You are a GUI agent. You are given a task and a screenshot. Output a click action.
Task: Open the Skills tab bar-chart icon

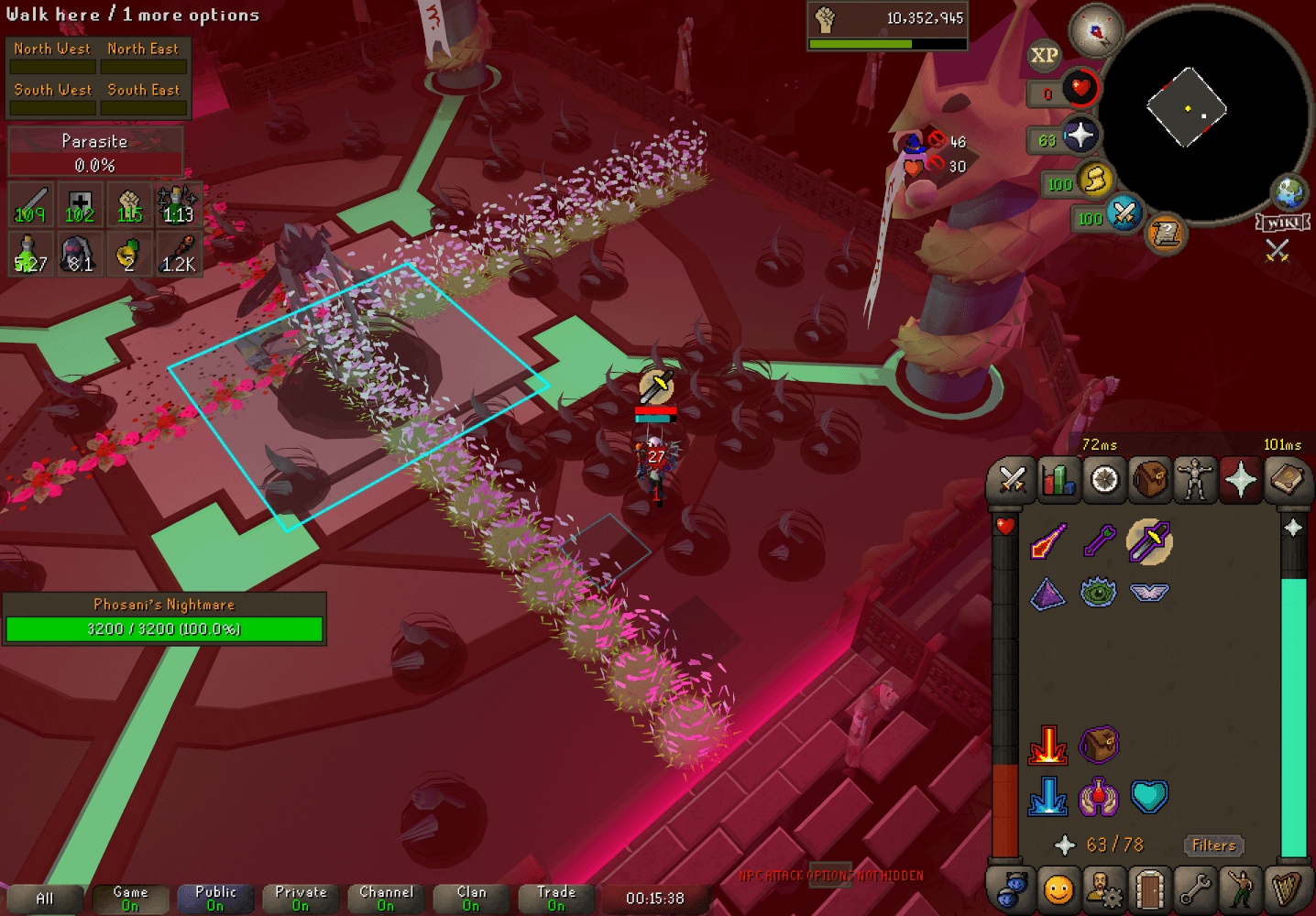pos(1058,479)
